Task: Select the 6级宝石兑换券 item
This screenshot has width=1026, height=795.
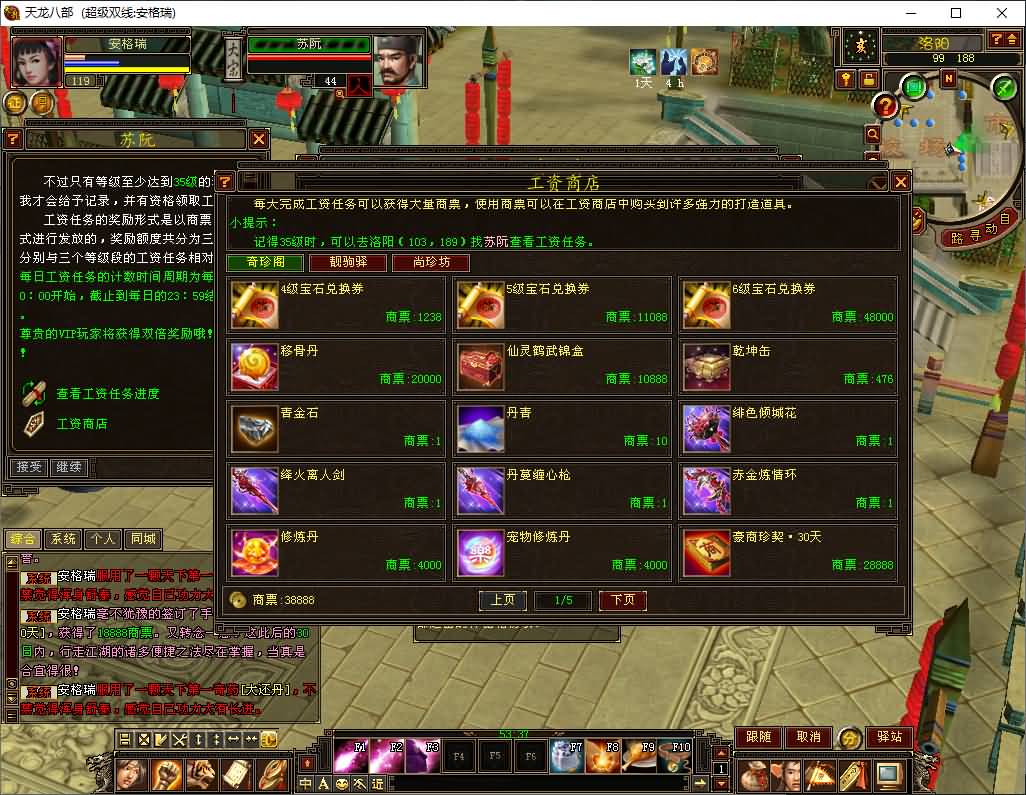Action: click(788, 304)
